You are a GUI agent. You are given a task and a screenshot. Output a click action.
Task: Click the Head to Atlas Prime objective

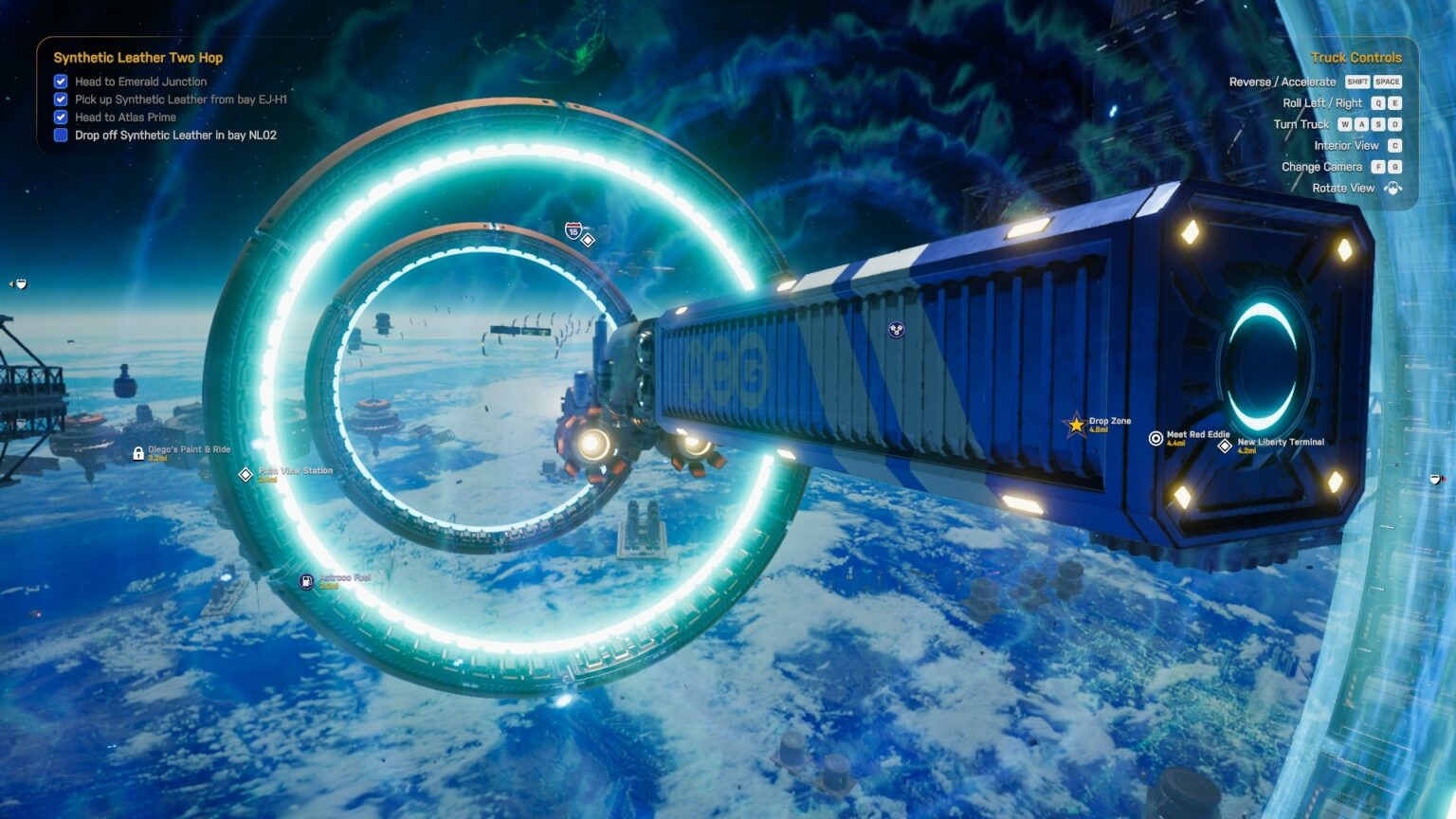click(125, 118)
